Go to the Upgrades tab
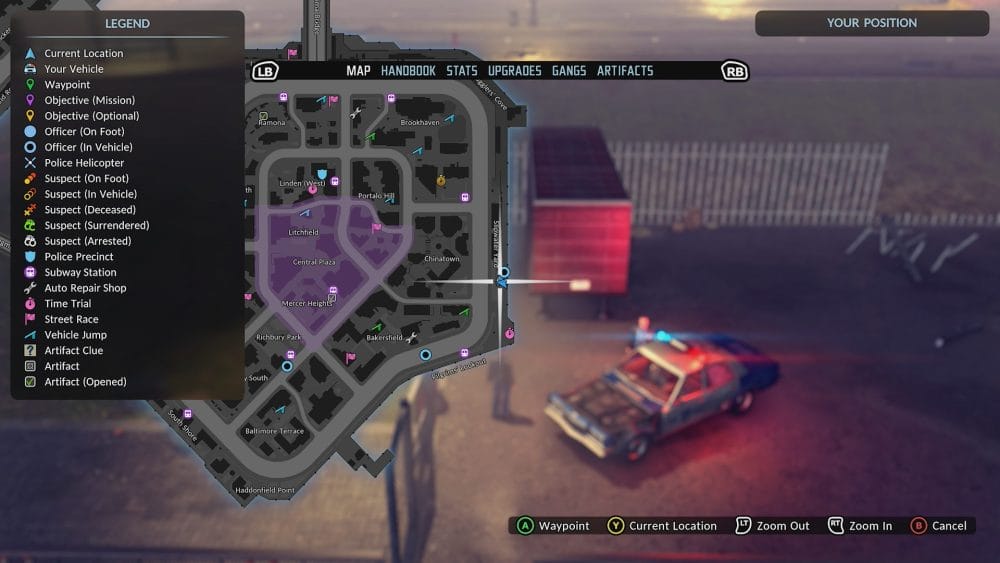Image resolution: width=1000 pixels, height=563 pixels. coord(514,71)
